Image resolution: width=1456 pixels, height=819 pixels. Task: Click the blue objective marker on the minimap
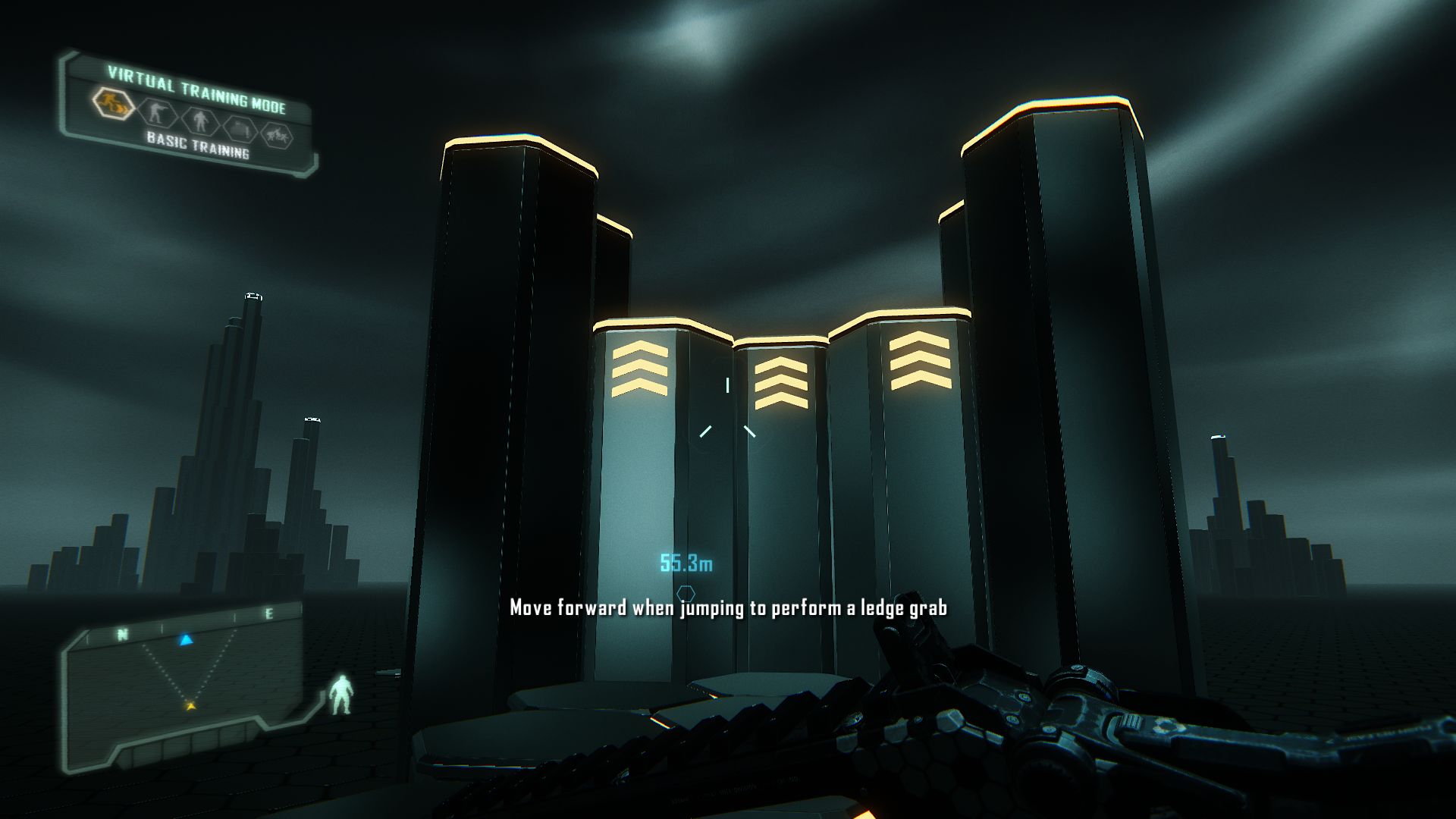[x=186, y=641]
